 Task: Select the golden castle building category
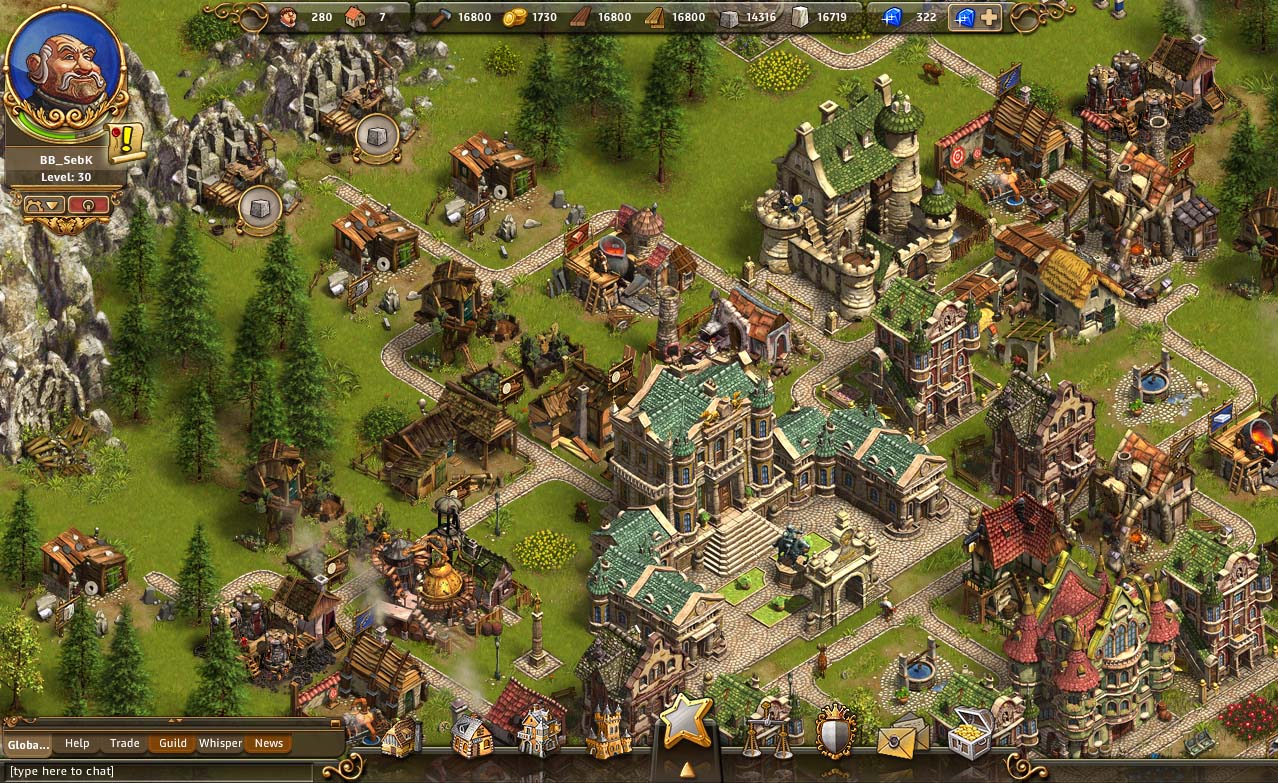609,733
